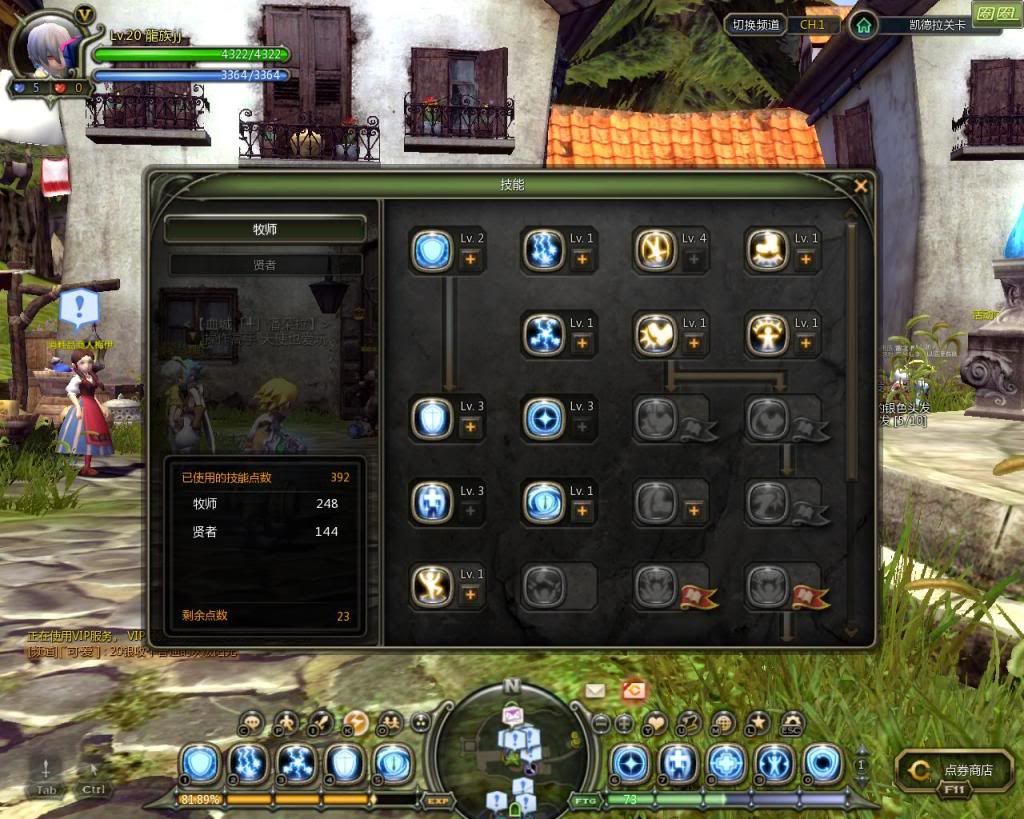
Task: Open the white envelope mail icon
Action: coord(595,690)
